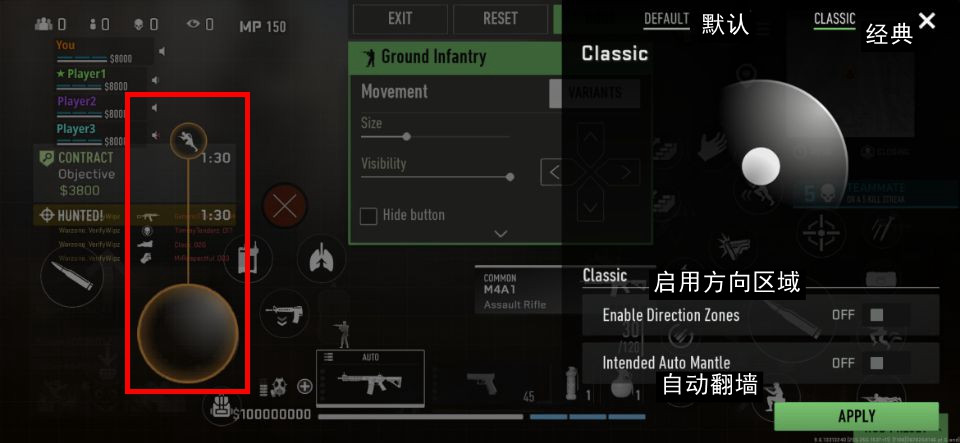The image size is (960, 443).
Task: Select the auto-sprint running icon
Action: (188, 141)
